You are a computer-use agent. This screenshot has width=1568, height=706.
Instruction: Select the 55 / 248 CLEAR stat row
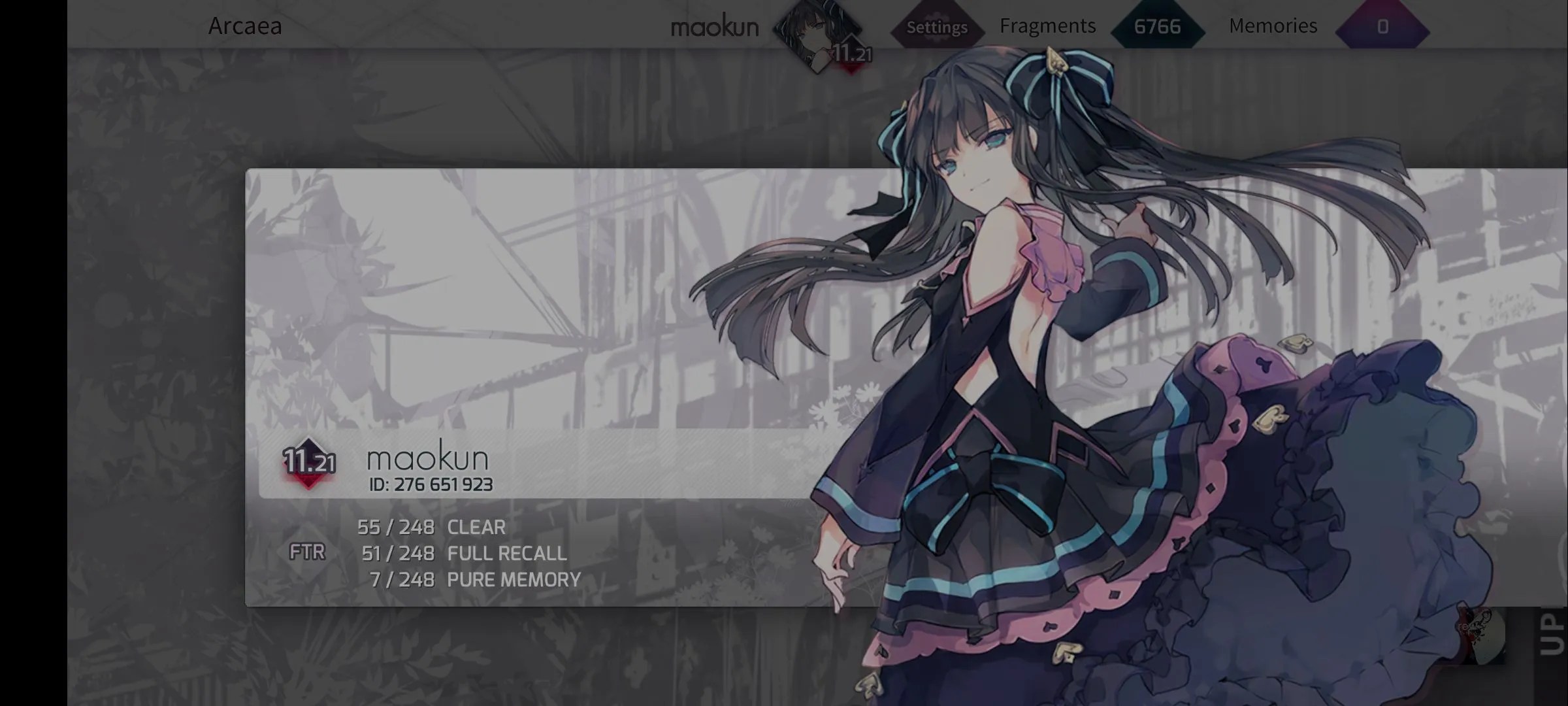(431, 528)
